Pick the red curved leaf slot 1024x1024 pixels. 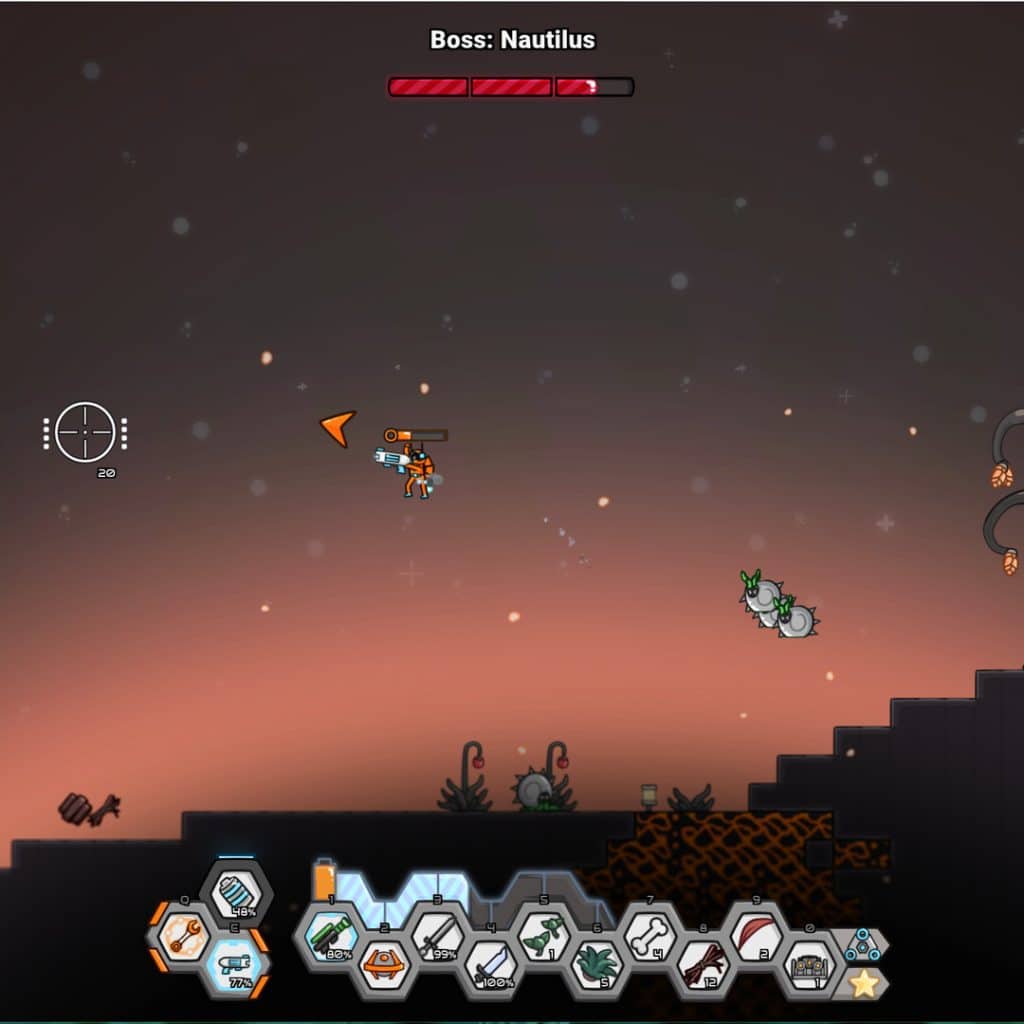coord(756,937)
